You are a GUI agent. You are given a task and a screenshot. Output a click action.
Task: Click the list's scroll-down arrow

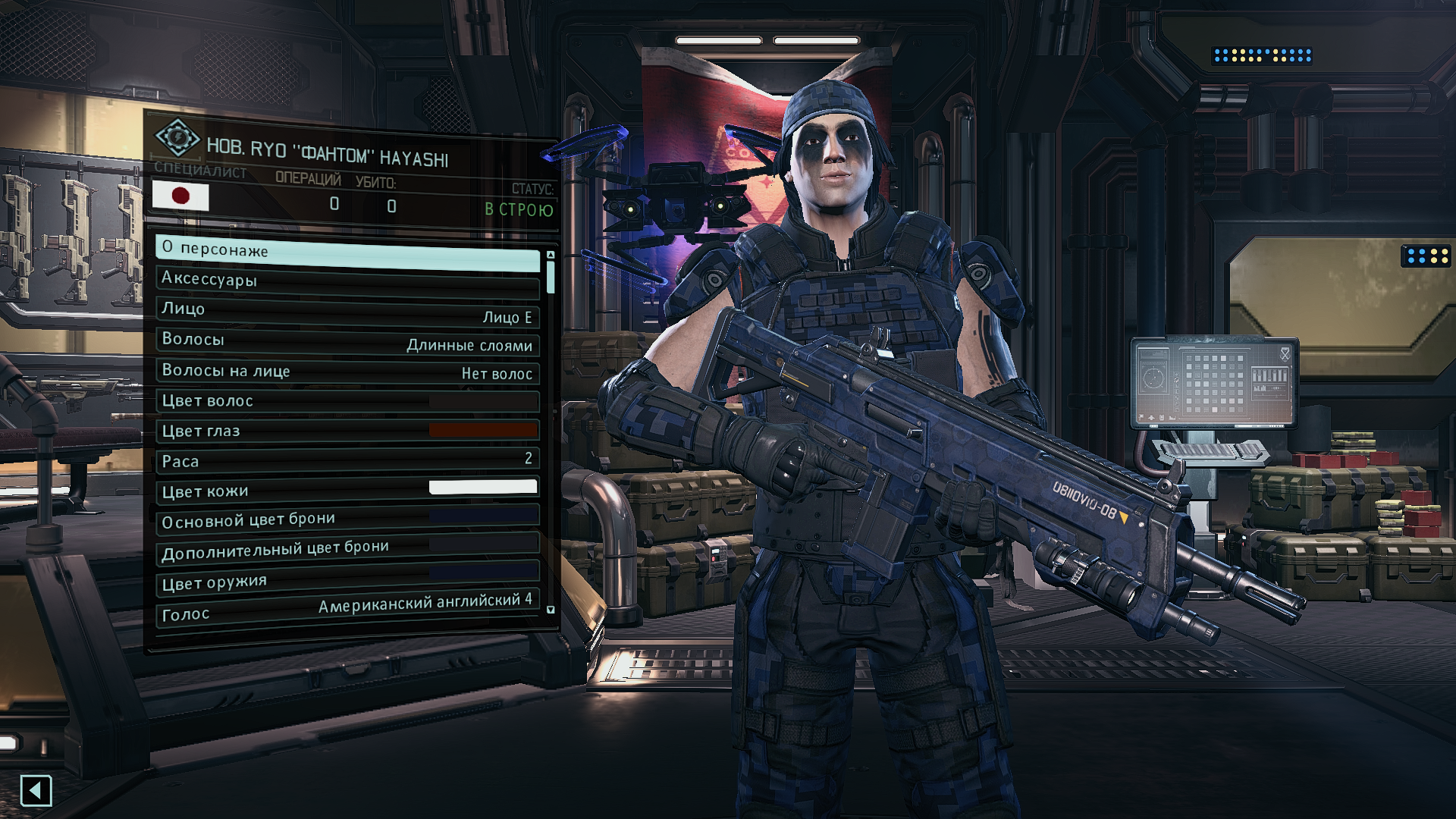pos(551,610)
